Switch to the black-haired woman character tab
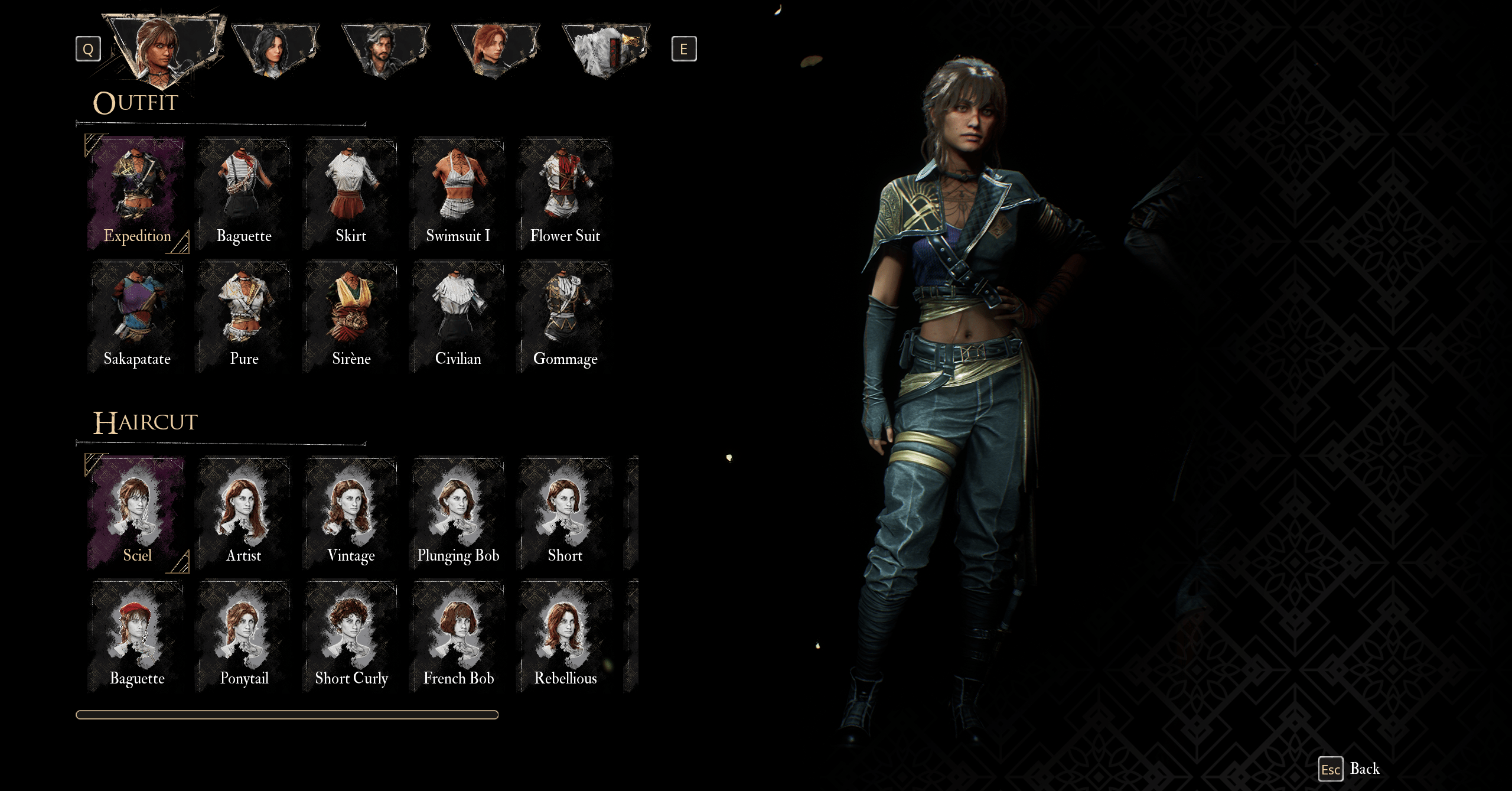 click(275, 50)
